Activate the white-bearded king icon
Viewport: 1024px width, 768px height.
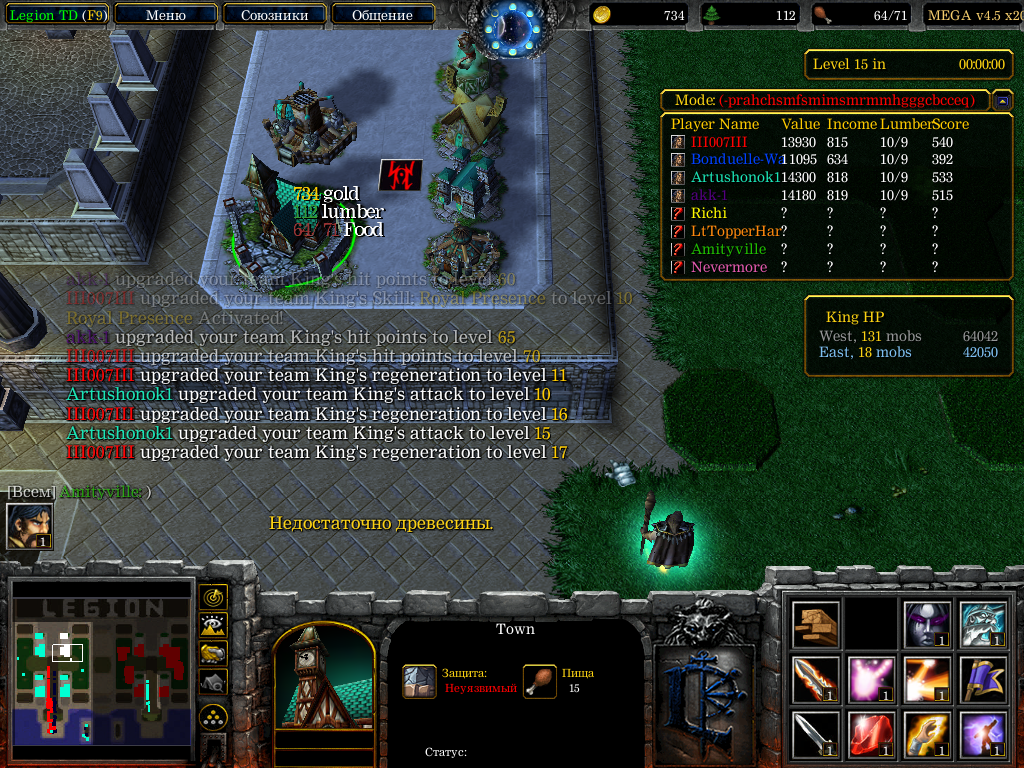click(981, 625)
